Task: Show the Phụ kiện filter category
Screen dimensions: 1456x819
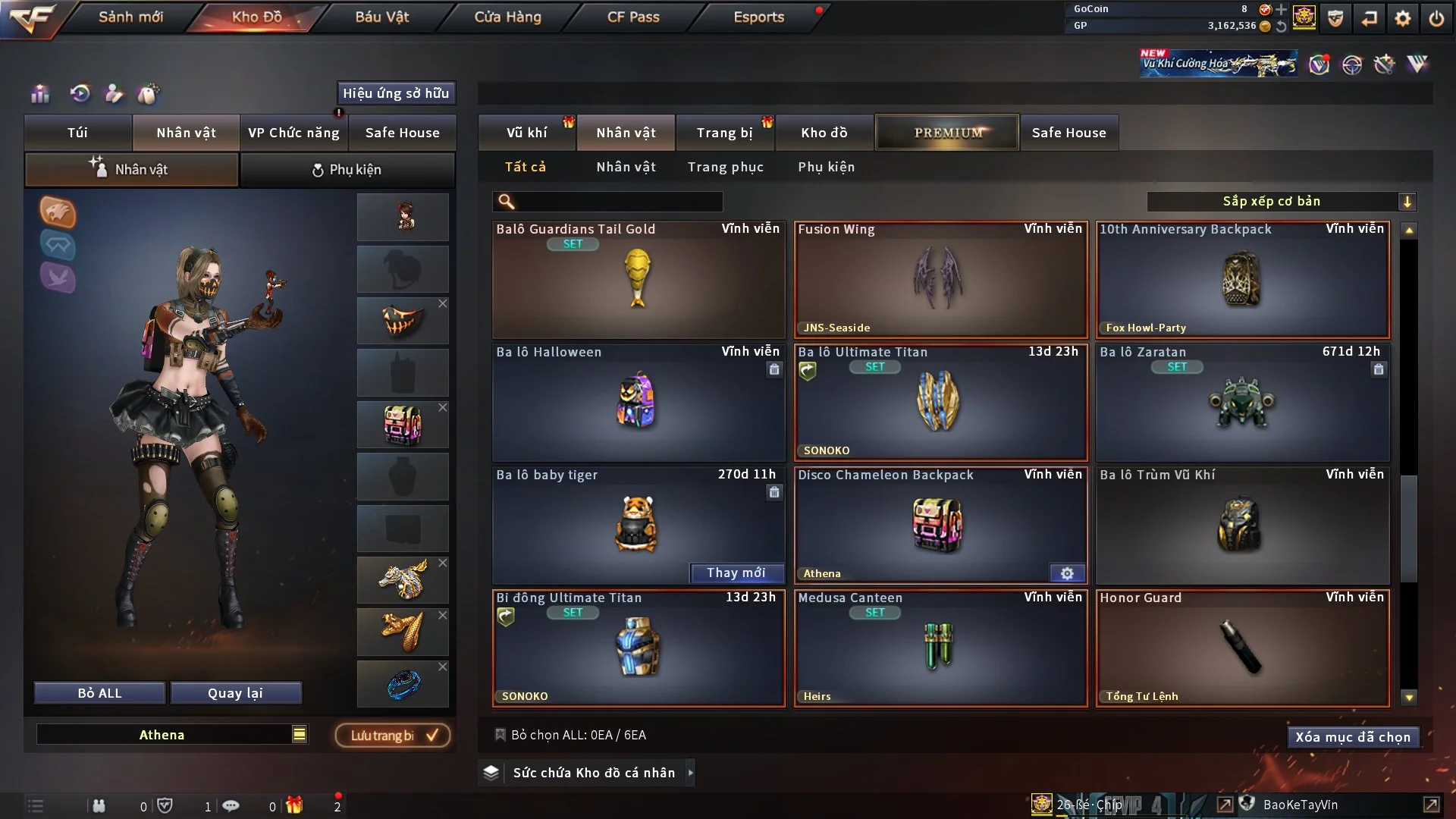Action: tap(826, 167)
